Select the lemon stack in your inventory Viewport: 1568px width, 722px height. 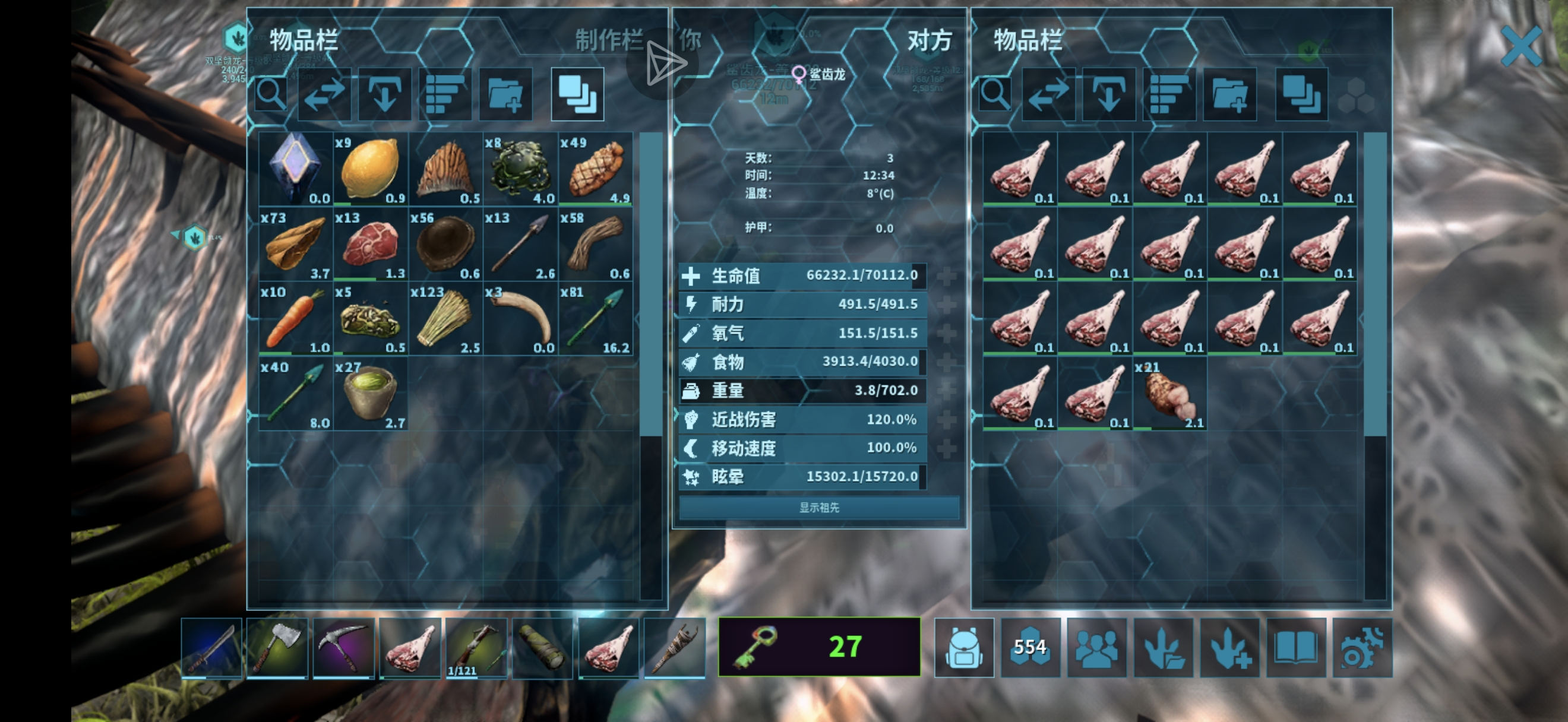click(370, 169)
